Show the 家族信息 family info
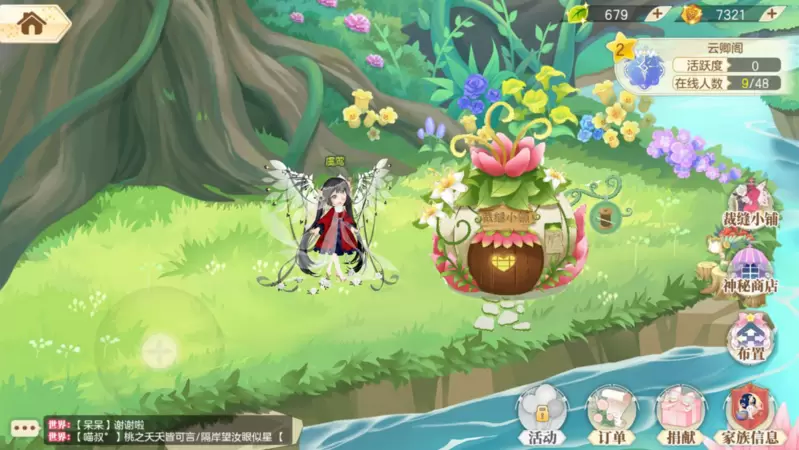The height and width of the screenshot is (450, 799). point(751,413)
